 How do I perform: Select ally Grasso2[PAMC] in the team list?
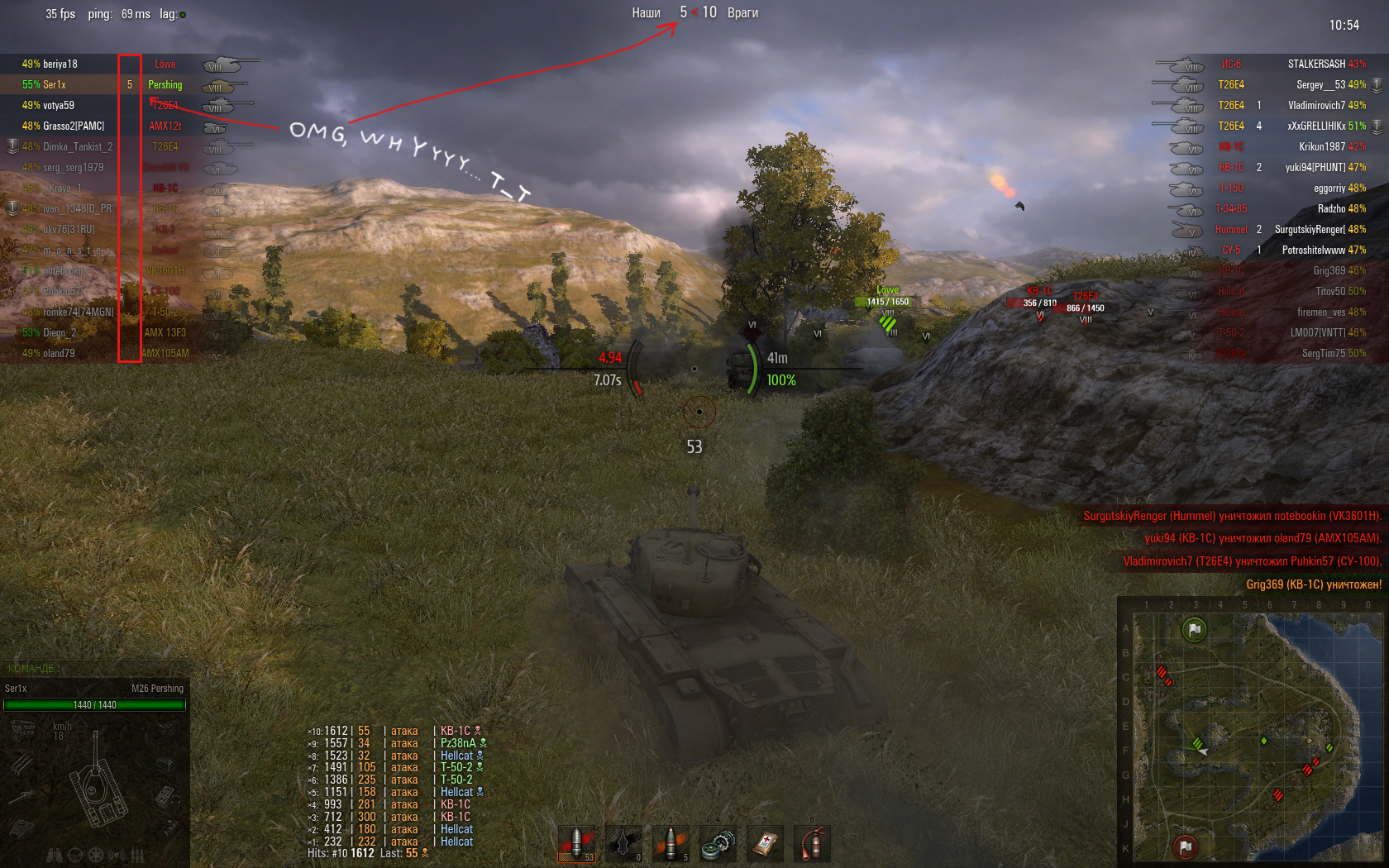click(73, 126)
